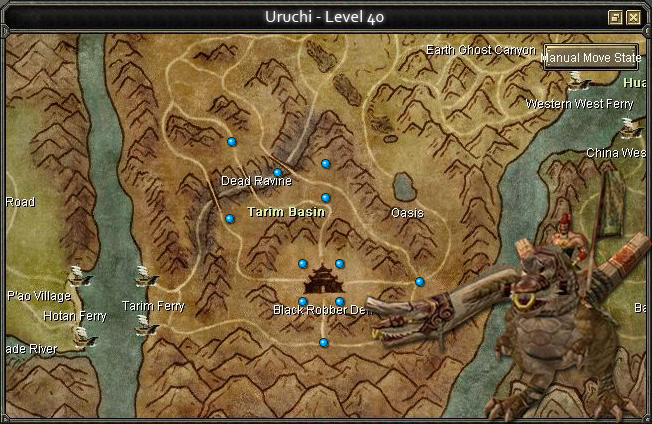
Task: Select the blue marker directly below Black Robber Den
Action: click(323, 343)
